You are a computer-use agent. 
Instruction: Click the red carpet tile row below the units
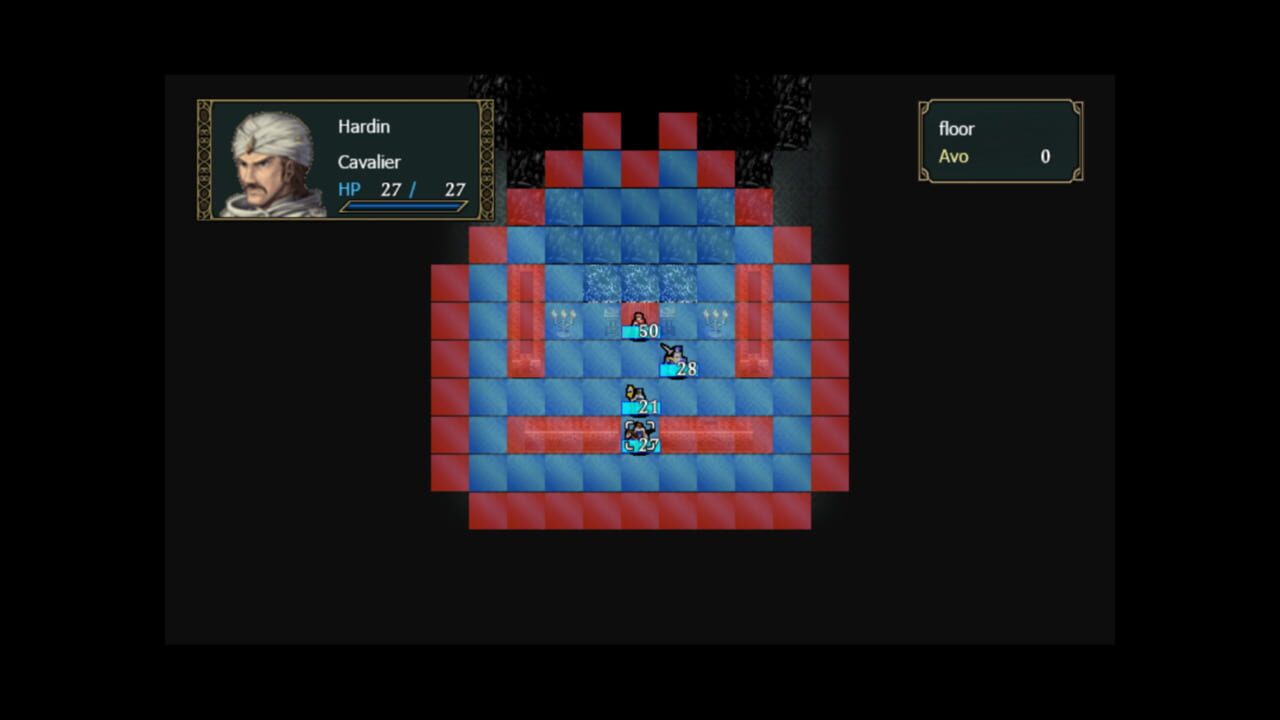(x=700, y=433)
